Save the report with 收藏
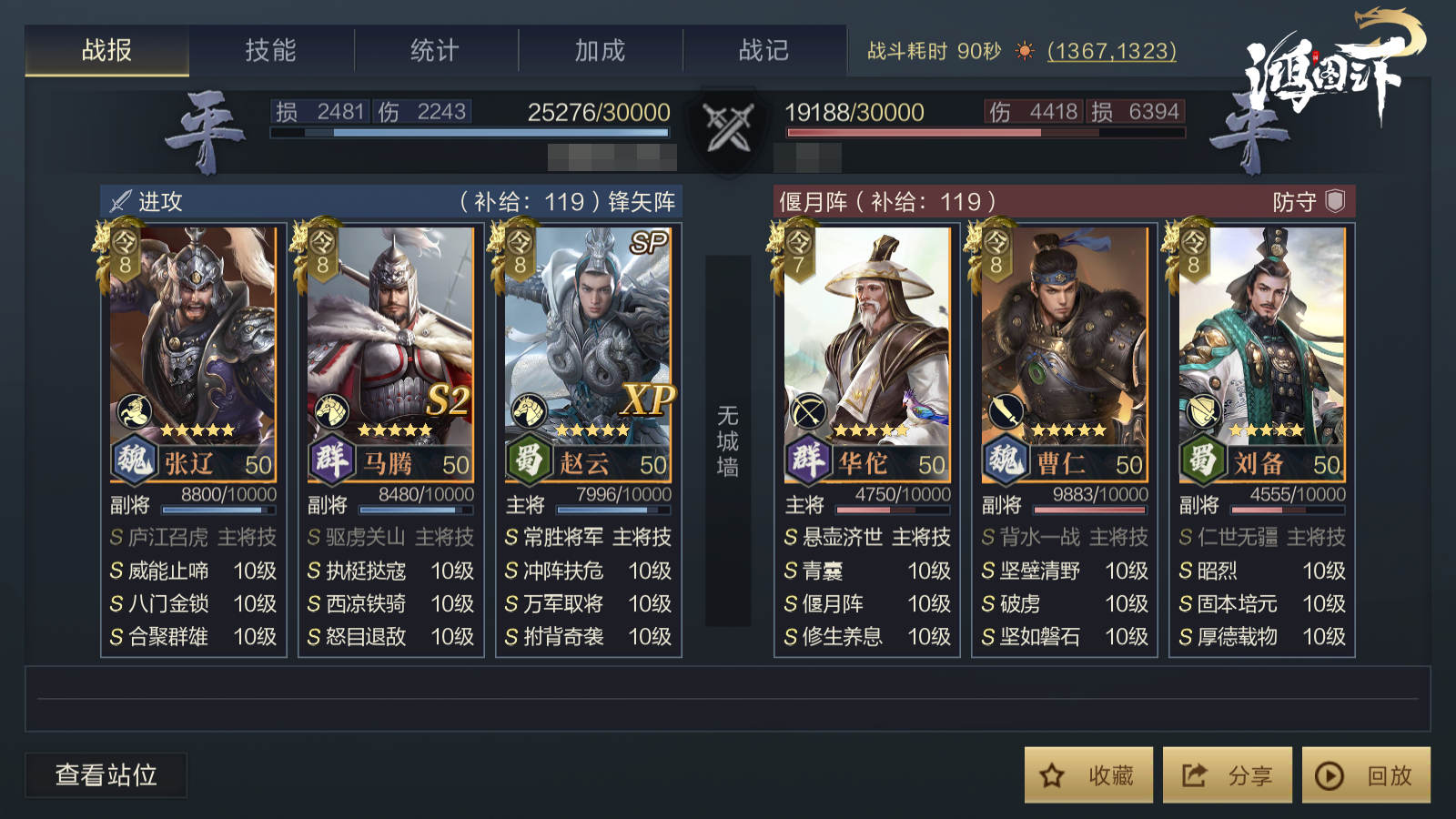 click(1088, 775)
